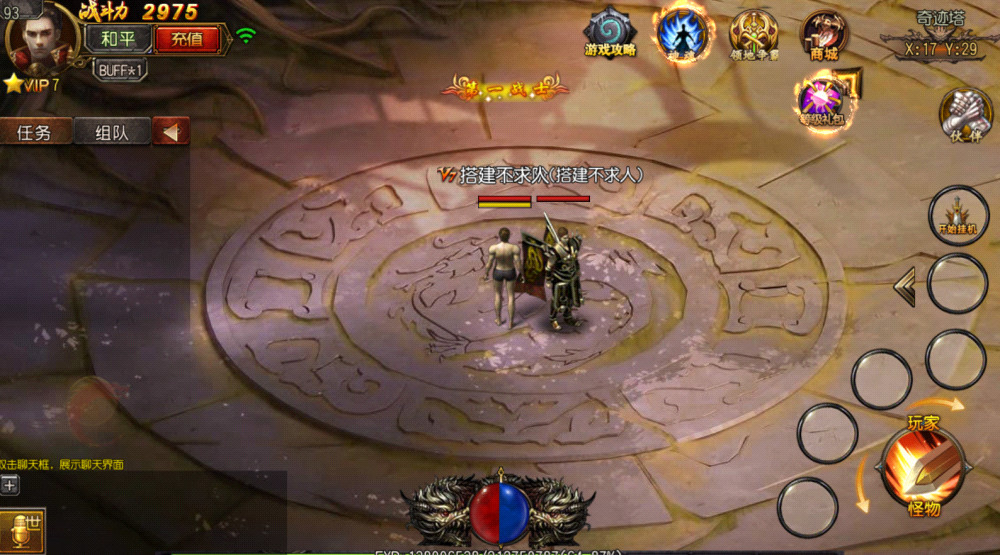This screenshot has width=1000, height=555.
Task: Open the blue flaming 神魂 icon
Action: [x=681, y=32]
